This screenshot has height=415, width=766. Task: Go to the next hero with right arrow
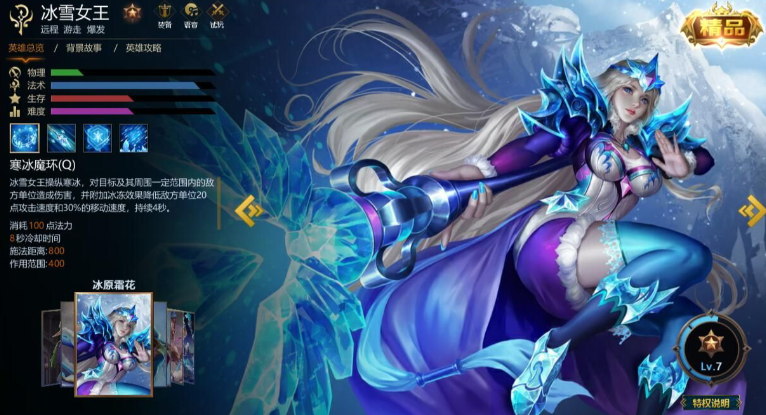[x=751, y=209]
